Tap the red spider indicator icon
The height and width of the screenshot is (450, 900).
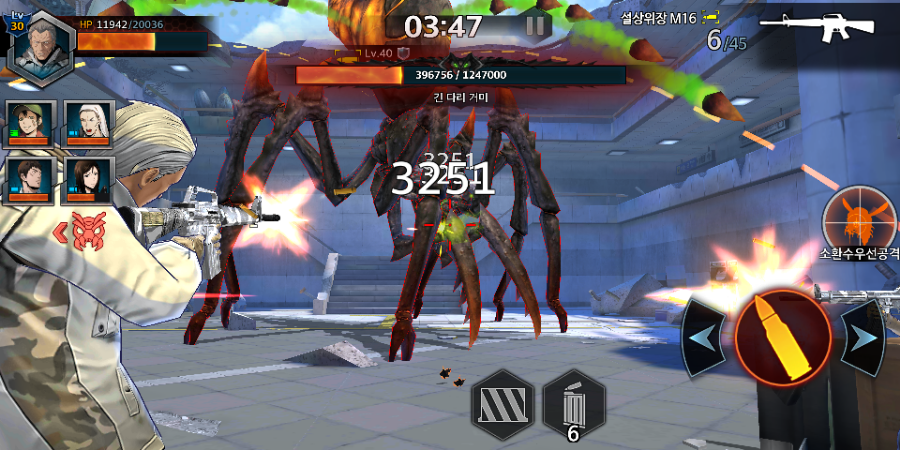tap(90, 232)
